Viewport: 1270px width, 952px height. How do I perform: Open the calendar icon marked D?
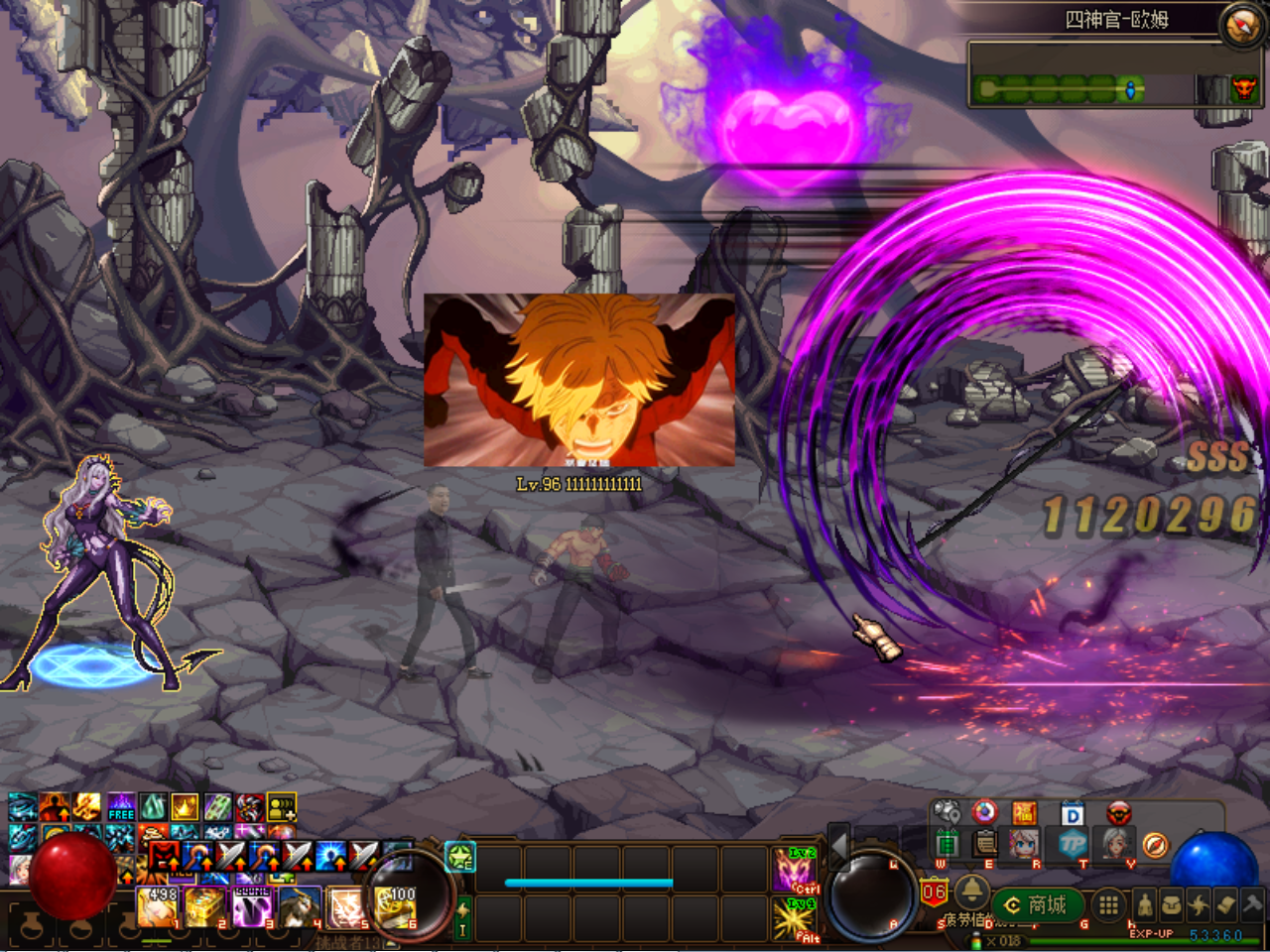coord(1073,815)
